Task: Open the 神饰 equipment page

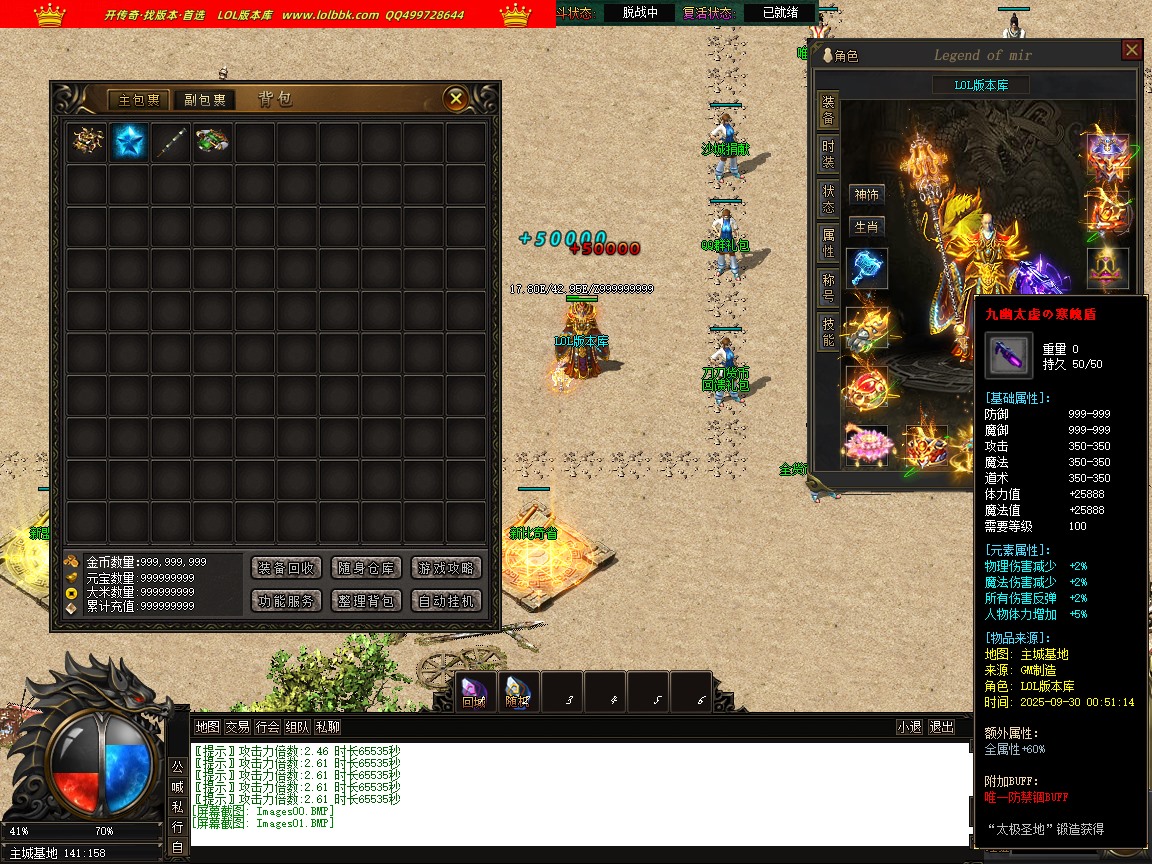Action: (x=866, y=195)
